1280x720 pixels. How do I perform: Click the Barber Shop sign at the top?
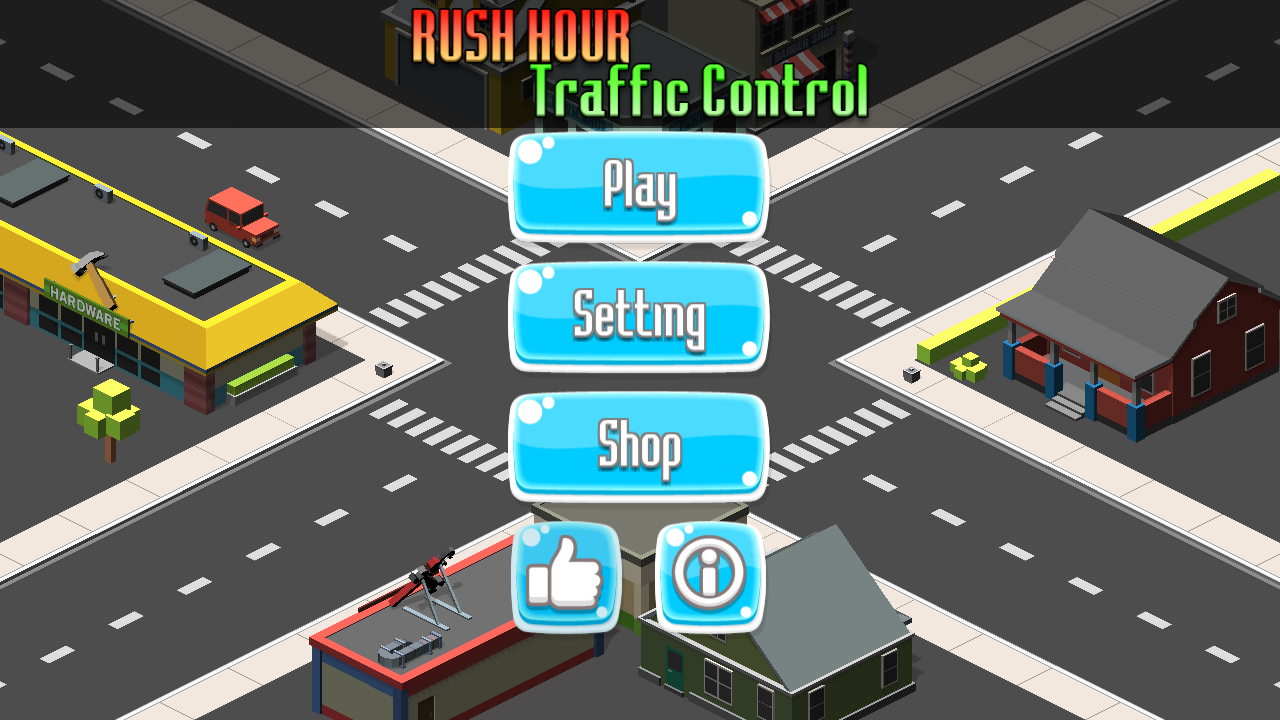click(x=805, y=42)
